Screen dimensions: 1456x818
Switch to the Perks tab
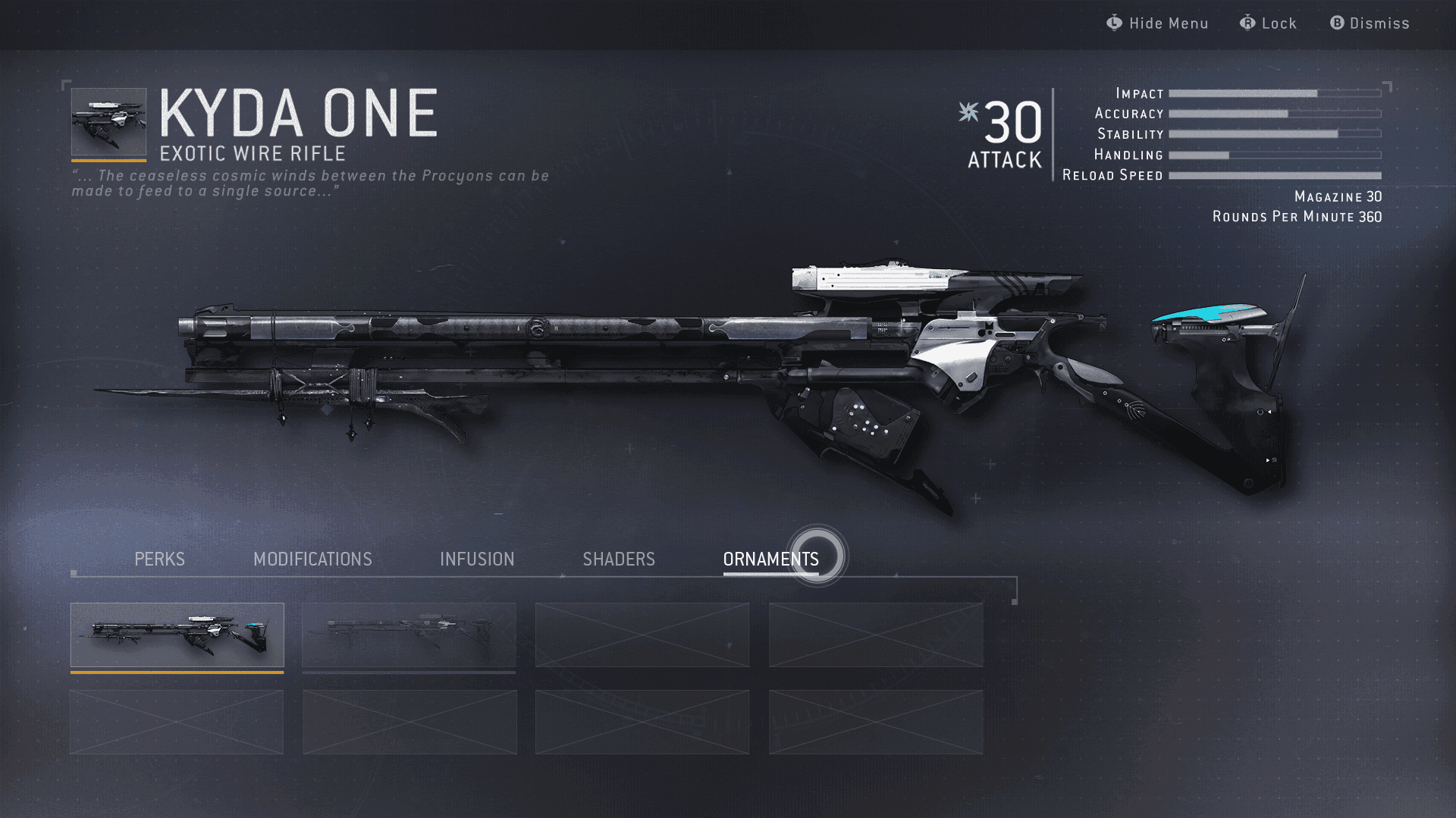pos(159,559)
